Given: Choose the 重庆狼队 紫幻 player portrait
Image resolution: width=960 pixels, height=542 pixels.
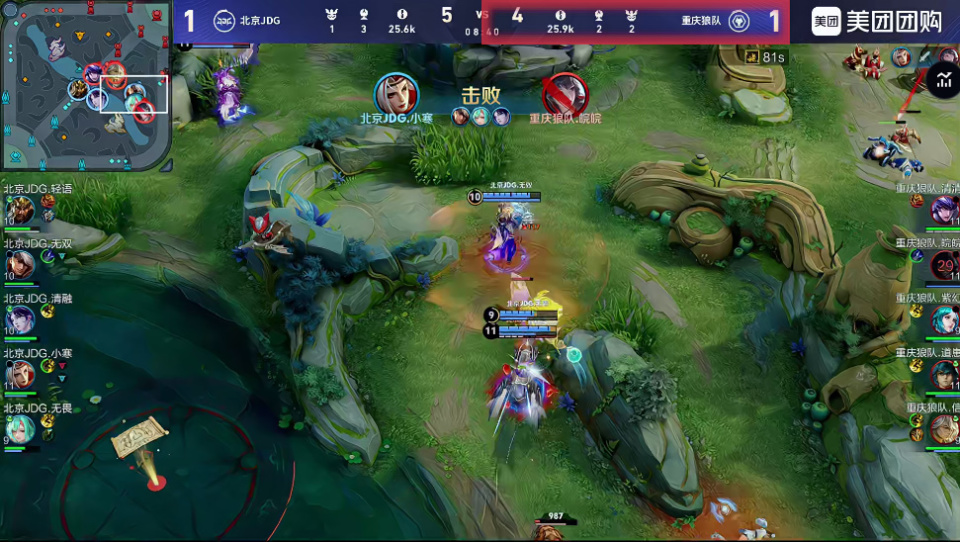Looking at the screenshot, I should coord(944,320).
